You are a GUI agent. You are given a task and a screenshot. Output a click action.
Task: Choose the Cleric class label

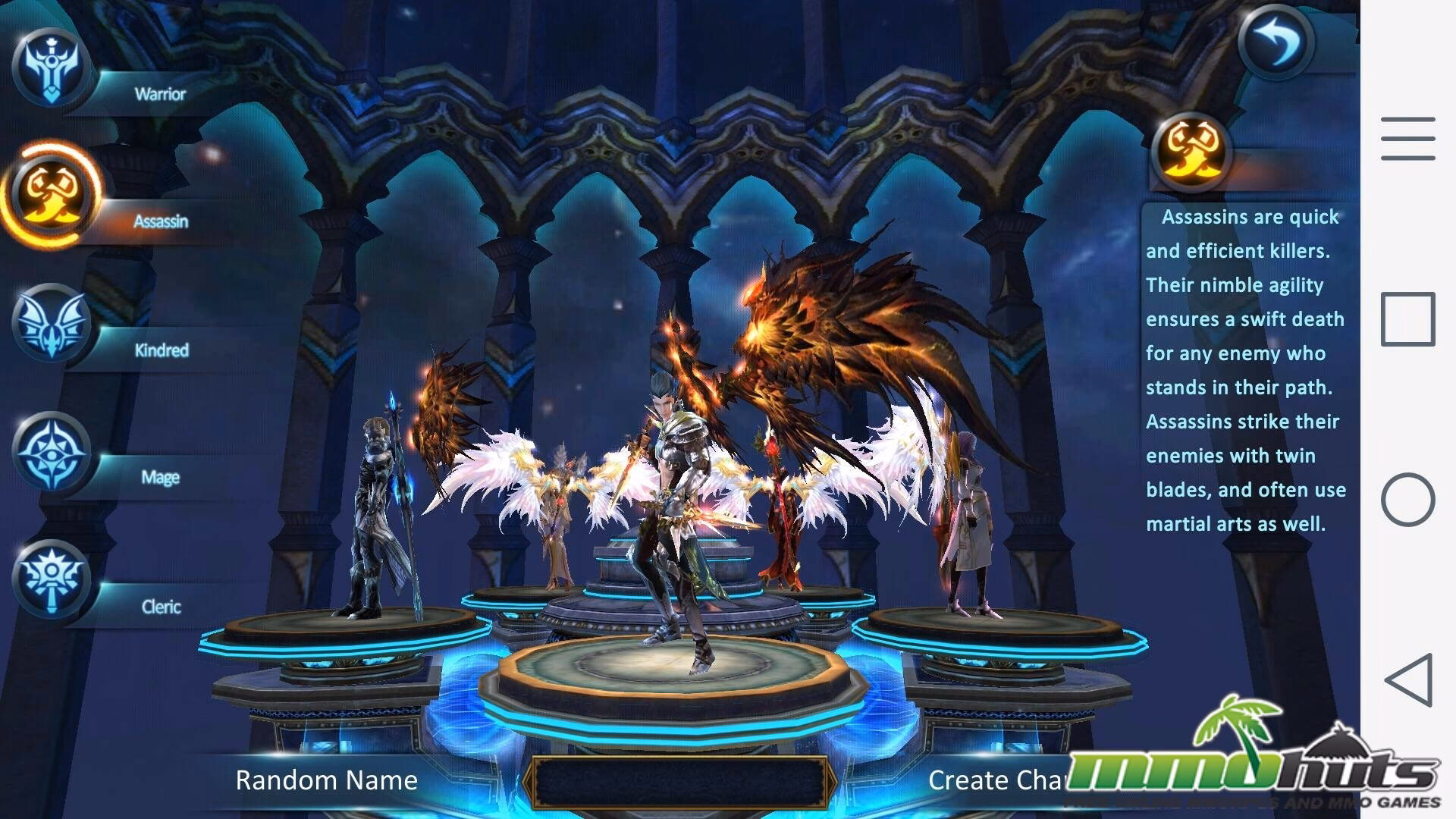160,607
